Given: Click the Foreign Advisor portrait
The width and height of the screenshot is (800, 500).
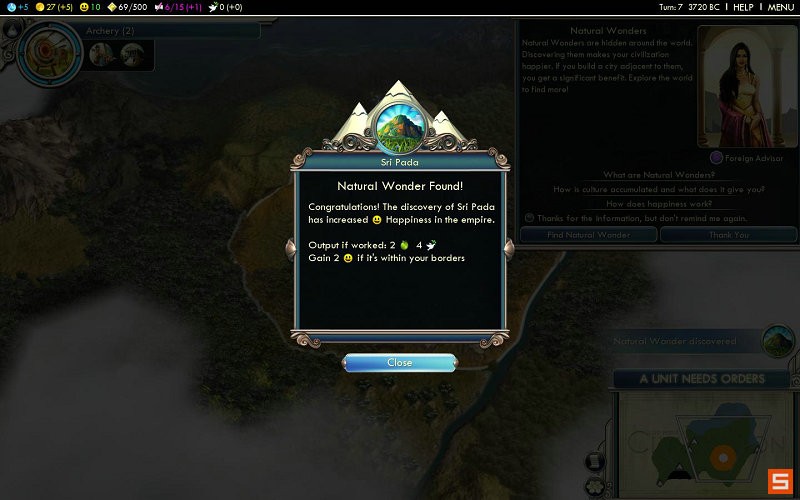Looking at the screenshot, I should [x=738, y=86].
